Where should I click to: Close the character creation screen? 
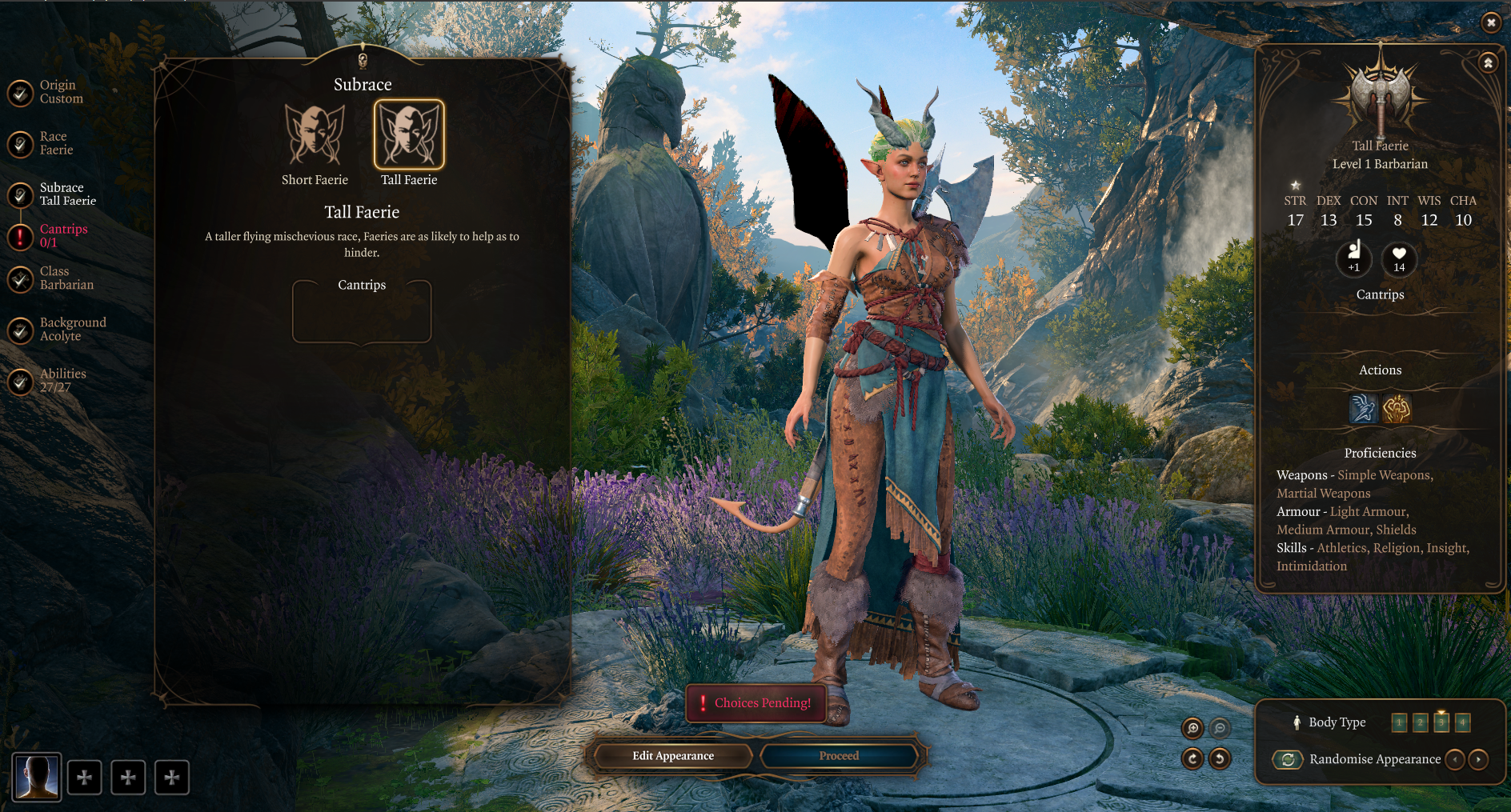coord(1490,22)
